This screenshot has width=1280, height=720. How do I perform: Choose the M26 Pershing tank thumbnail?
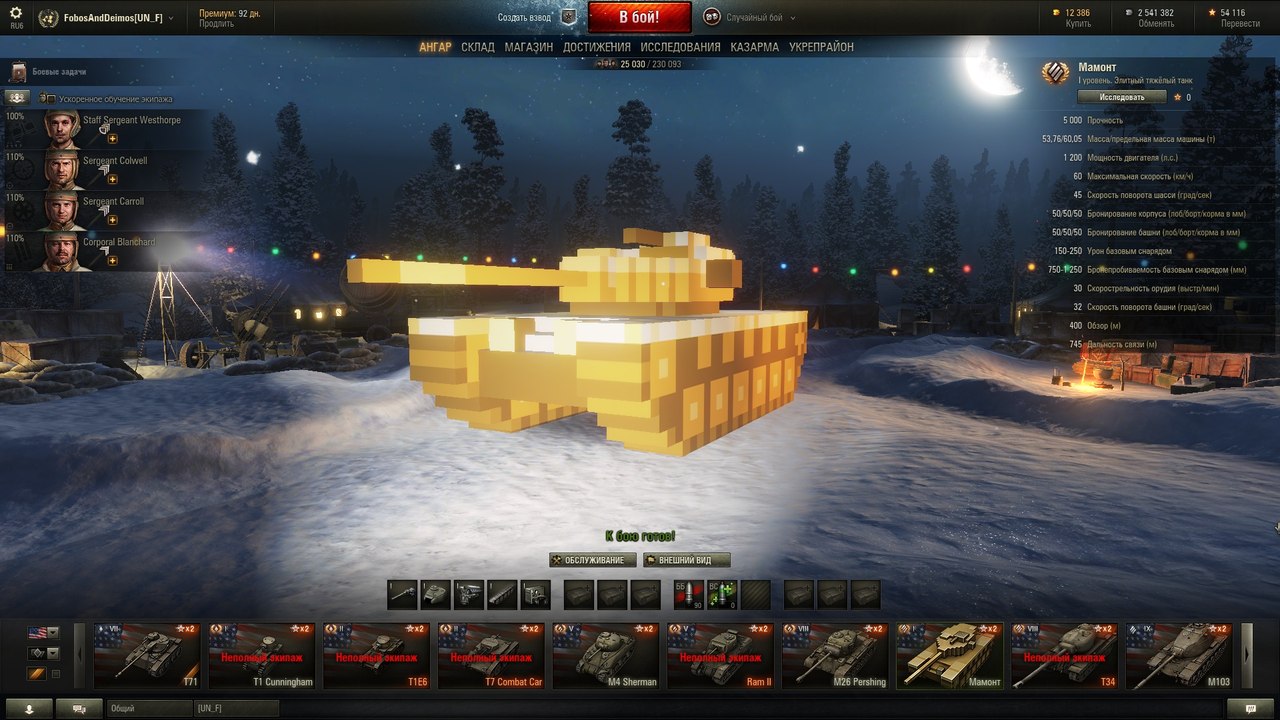pyautogui.click(x=835, y=656)
